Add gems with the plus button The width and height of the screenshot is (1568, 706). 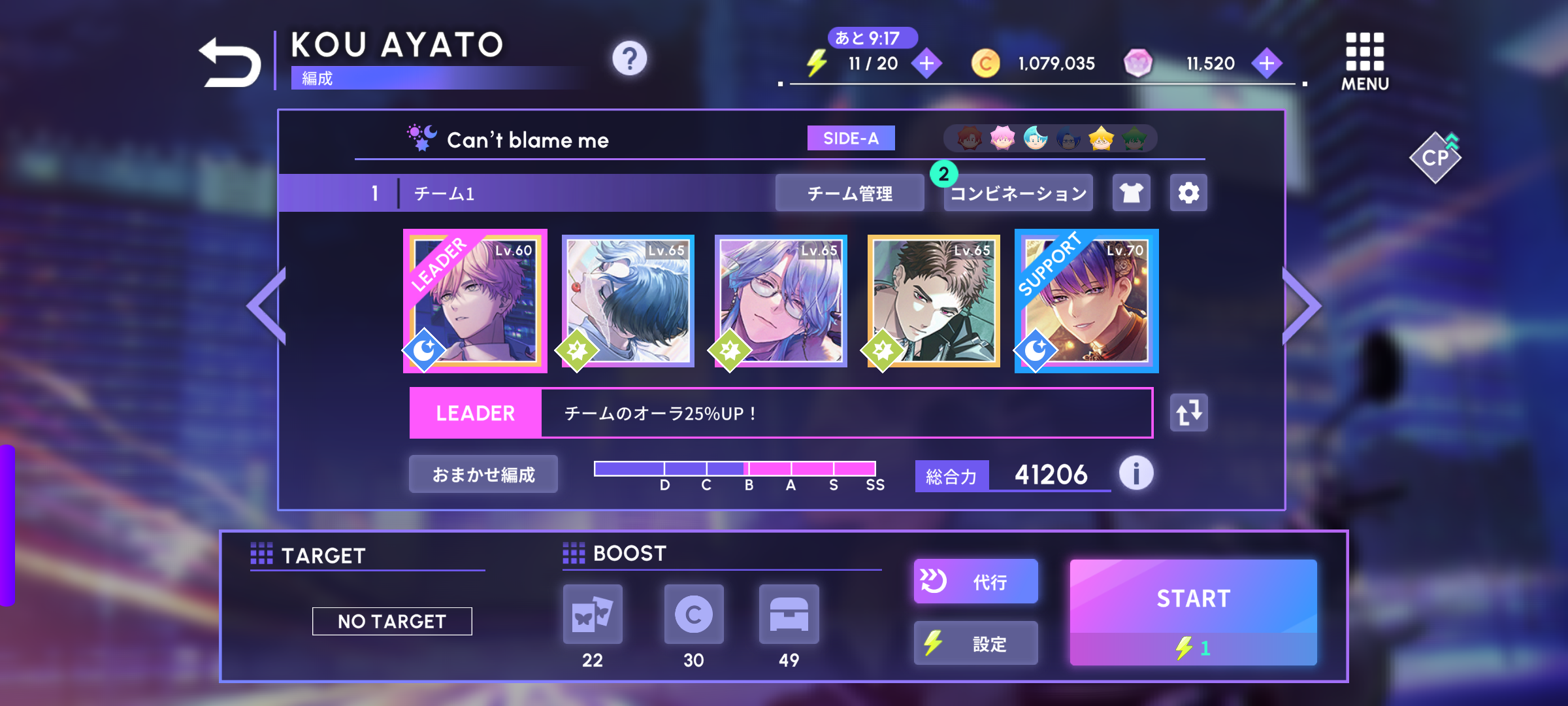point(1266,63)
